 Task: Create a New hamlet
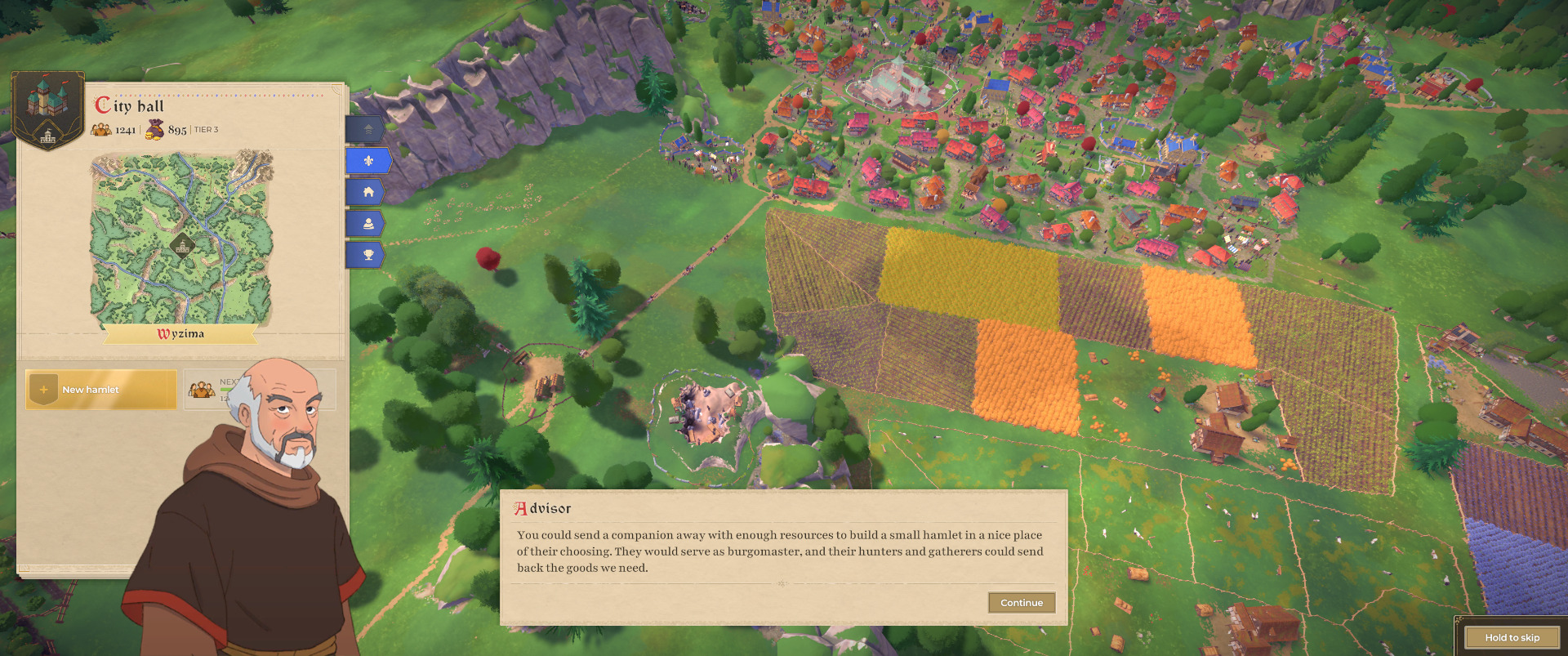tap(101, 390)
